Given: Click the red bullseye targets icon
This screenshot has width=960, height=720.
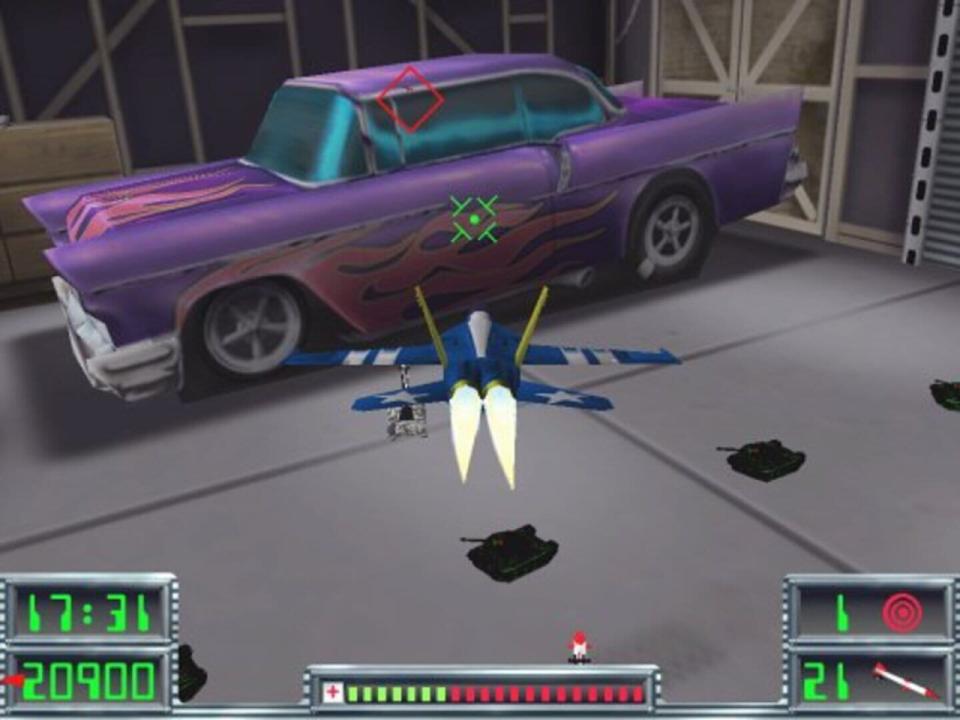Looking at the screenshot, I should [902, 614].
